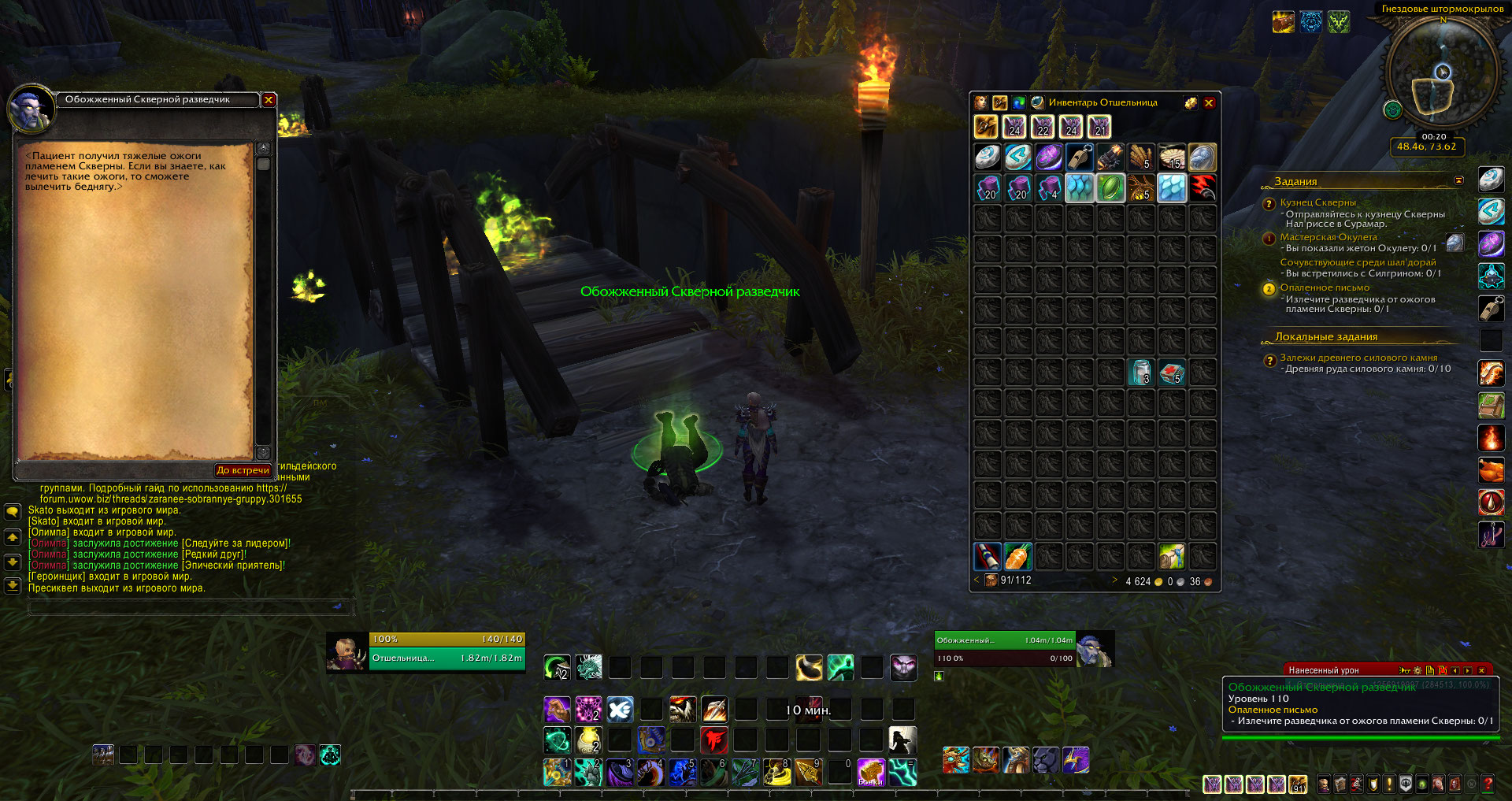Open the red question mark help button
Screen dimensions: 1512x801
tap(1488, 784)
